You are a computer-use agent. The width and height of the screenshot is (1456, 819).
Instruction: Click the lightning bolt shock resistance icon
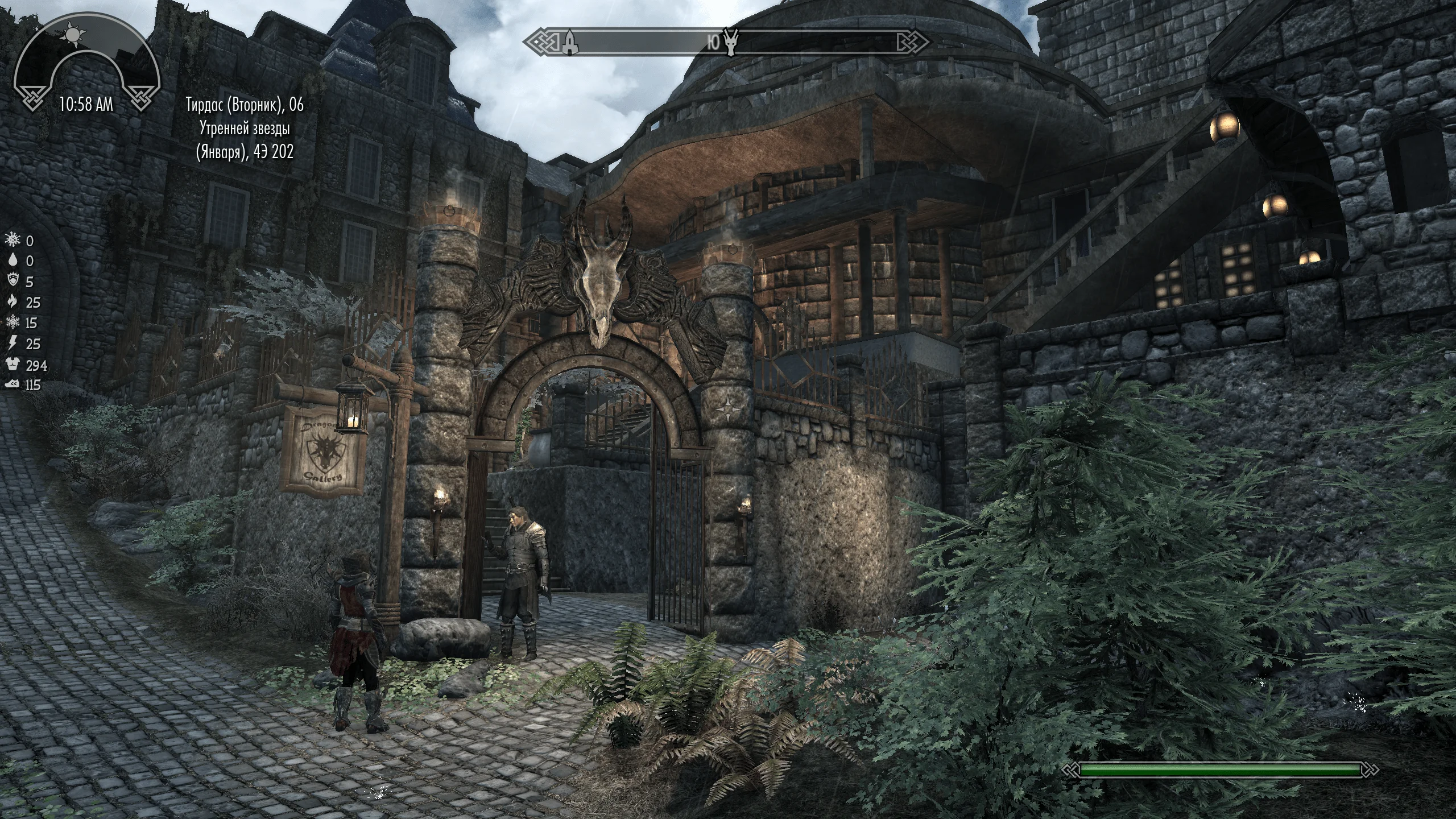[x=12, y=344]
